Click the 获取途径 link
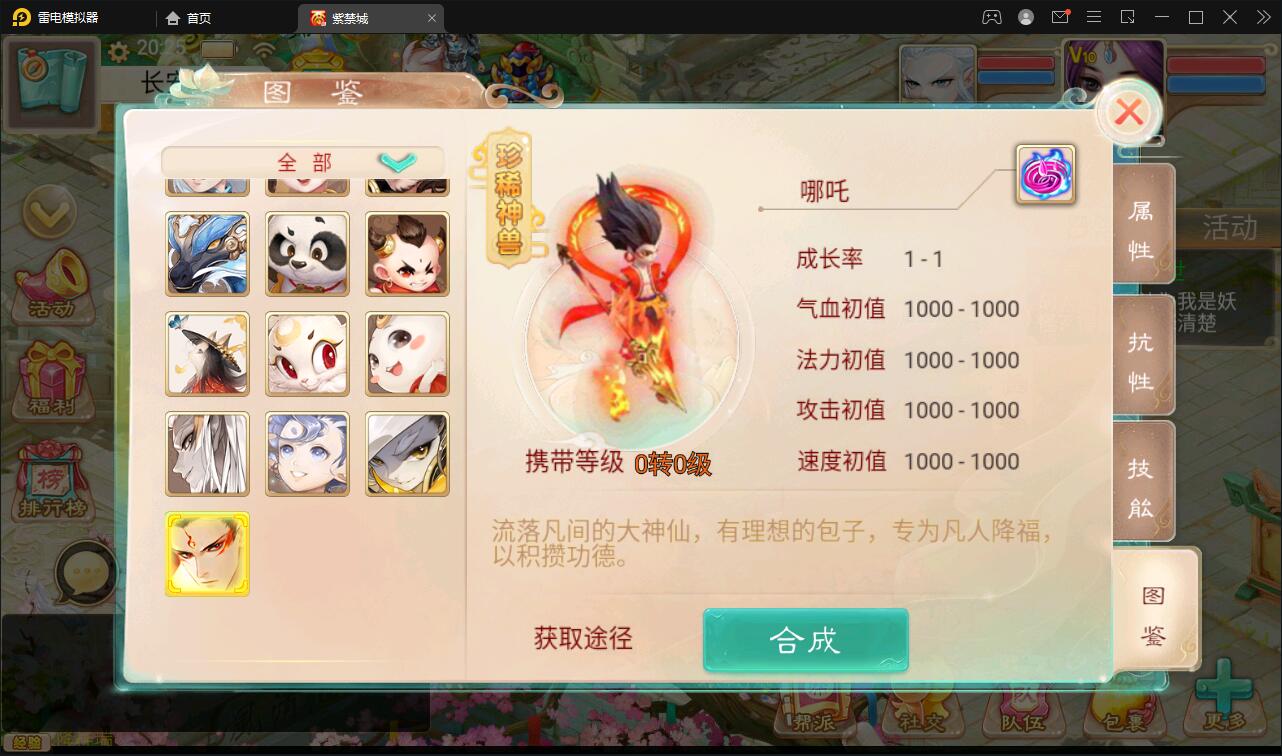Image resolution: width=1282 pixels, height=756 pixels. pos(582,639)
